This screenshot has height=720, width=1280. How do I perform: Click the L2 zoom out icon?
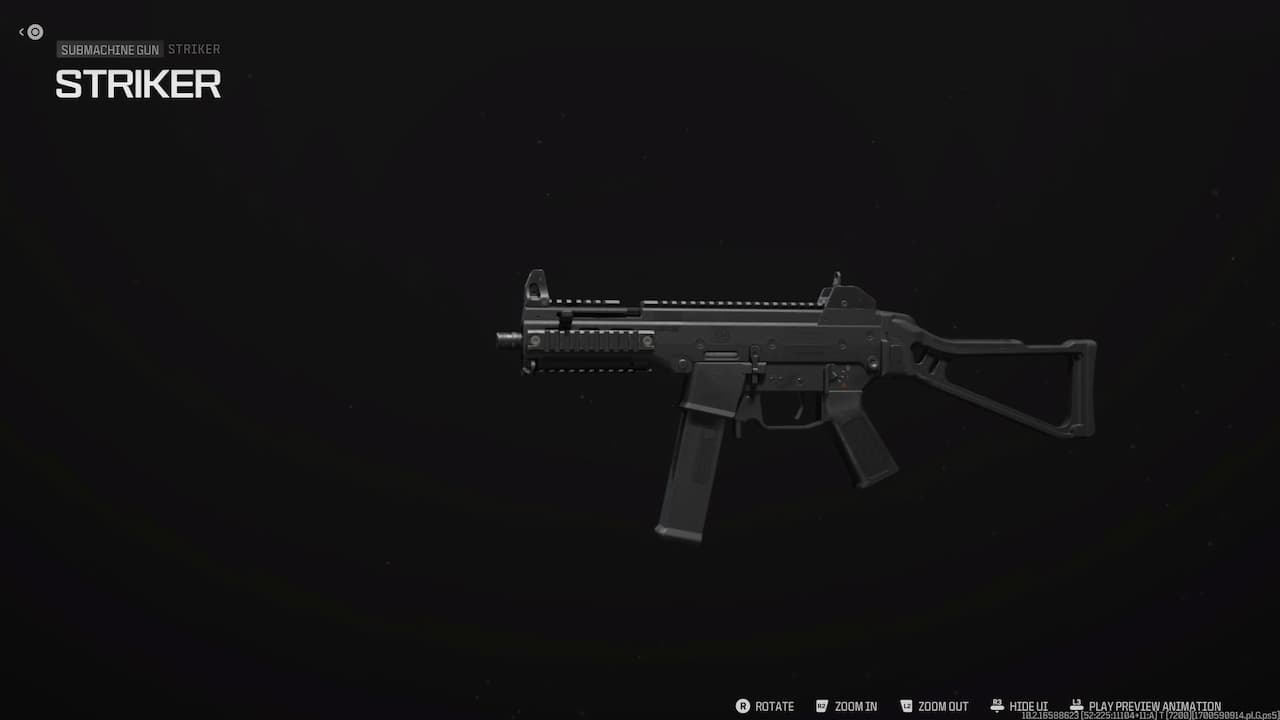906,705
